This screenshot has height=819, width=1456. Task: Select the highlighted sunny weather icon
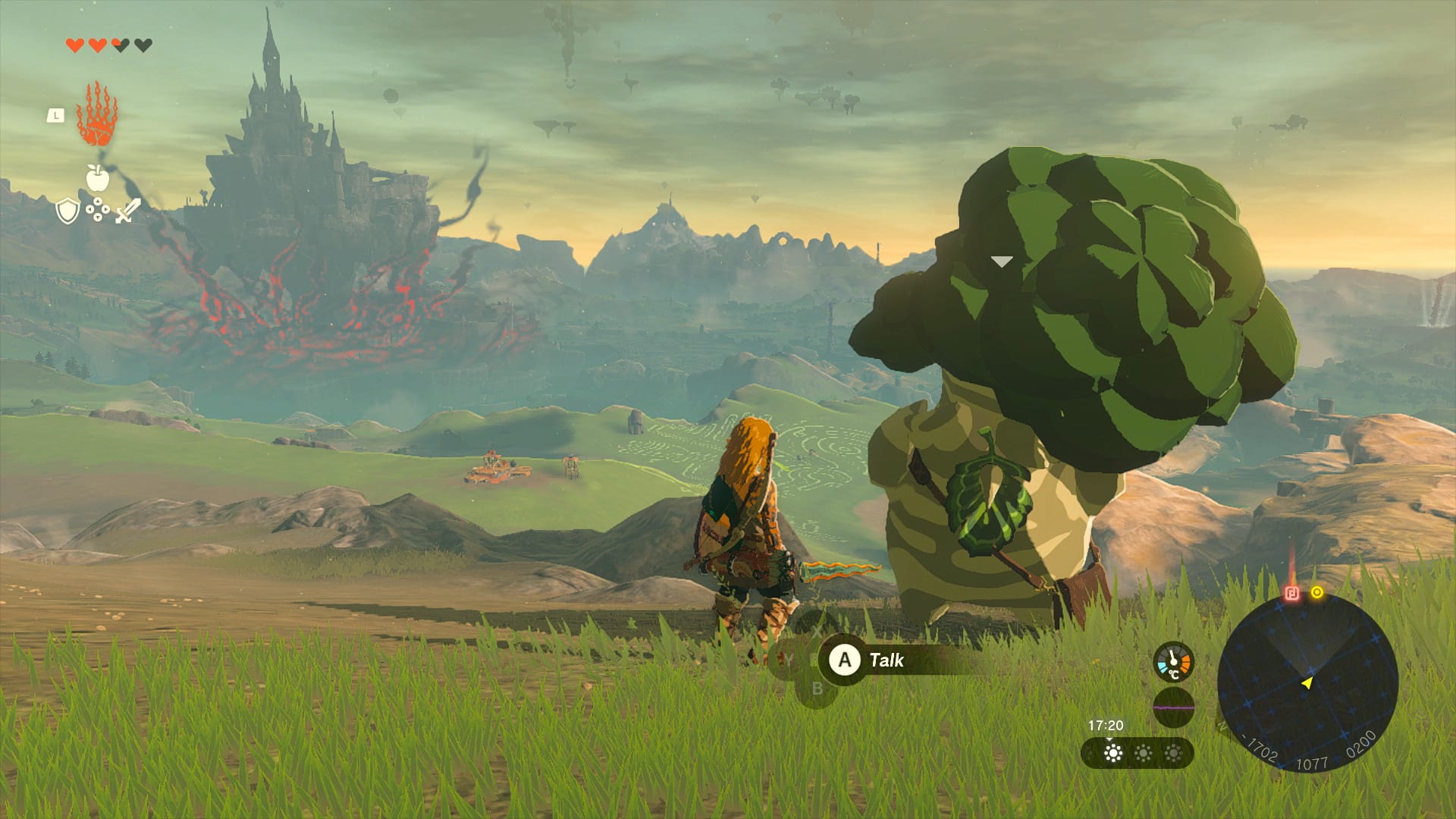click(x=1113, y=753)
